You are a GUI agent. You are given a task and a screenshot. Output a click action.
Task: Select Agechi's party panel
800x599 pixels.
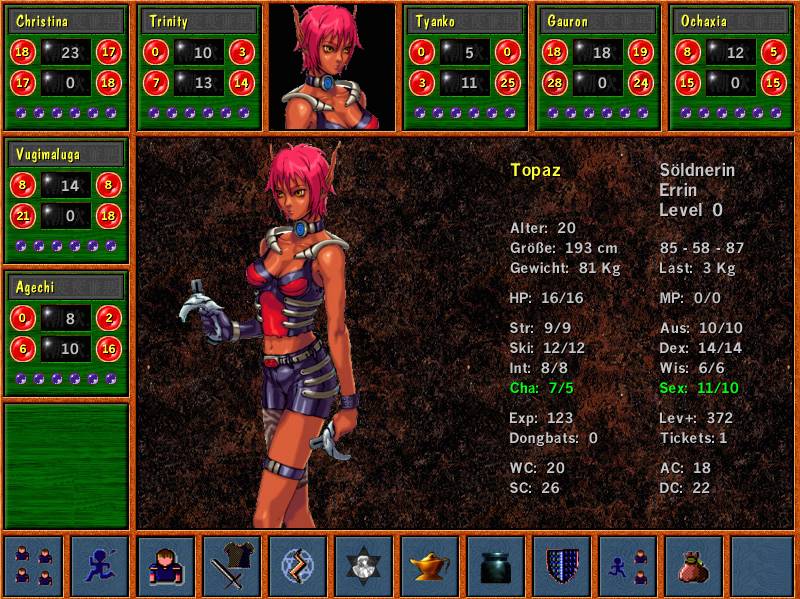coord(66,334)
